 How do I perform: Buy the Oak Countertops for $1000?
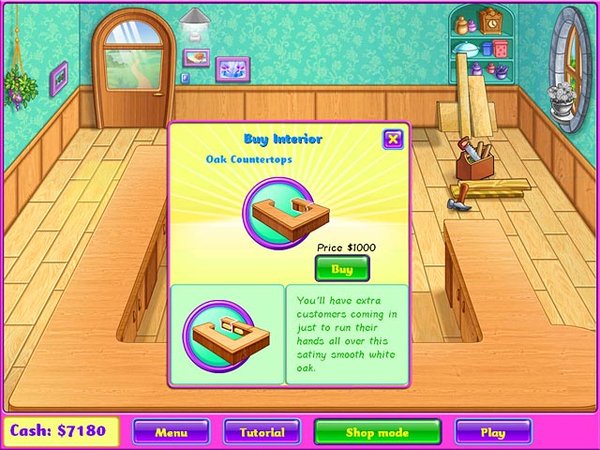[342, 269]
